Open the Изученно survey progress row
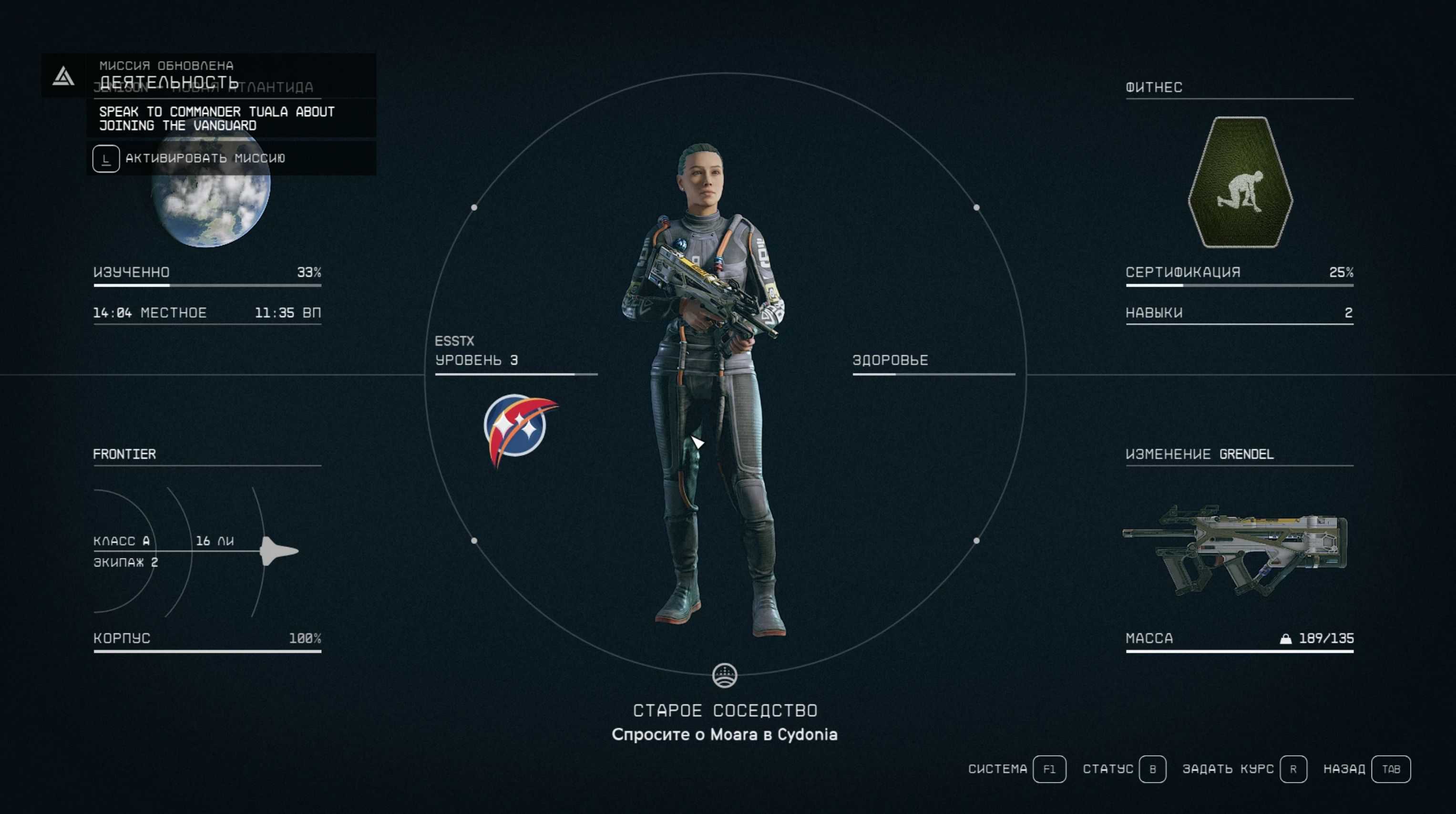Screen dimensions: 1456x814 click(207, 272)
